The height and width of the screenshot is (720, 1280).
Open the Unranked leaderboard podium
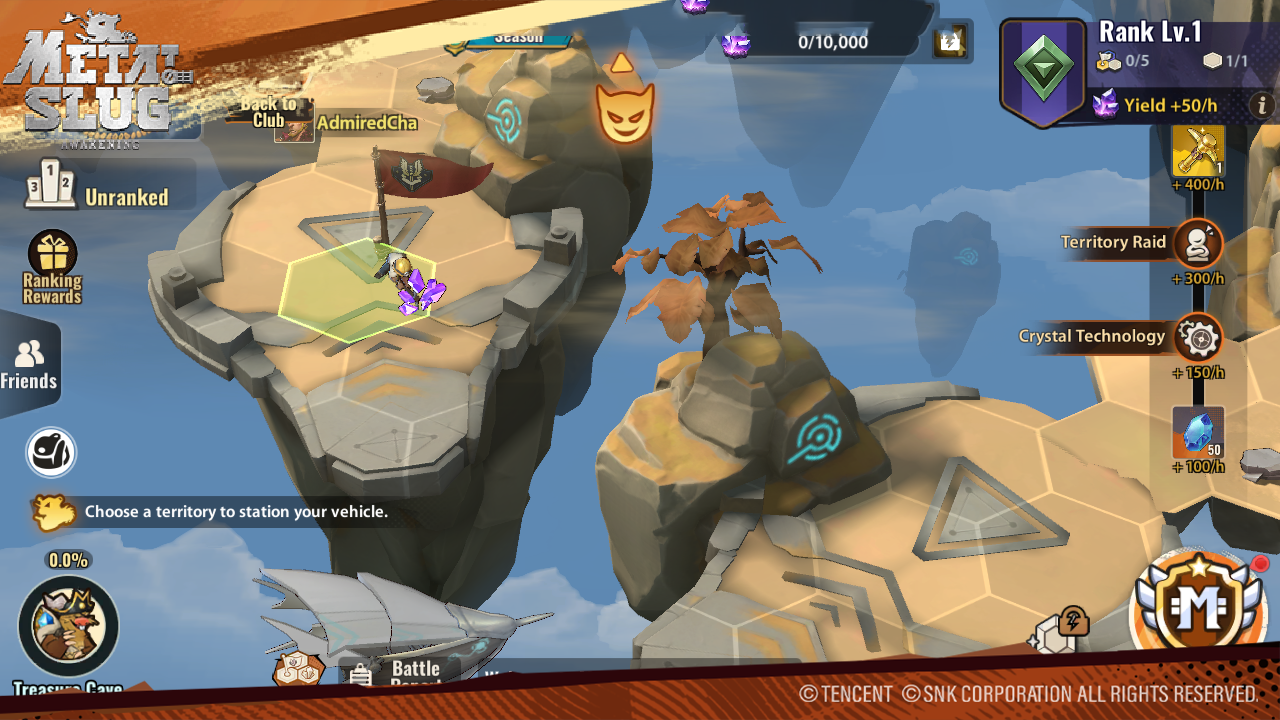click(x=50, y=185)
